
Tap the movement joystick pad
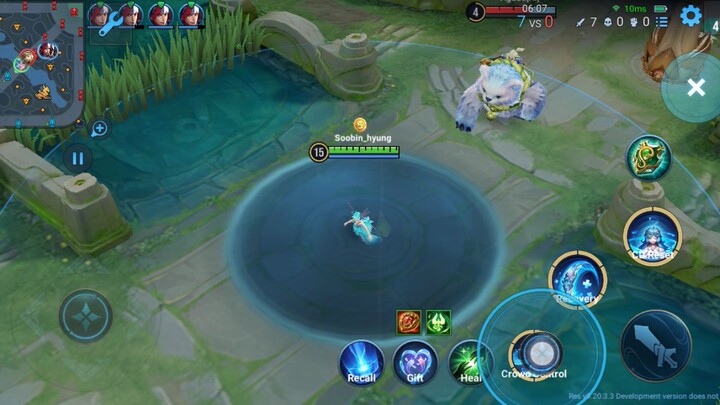pyautogui.click(x=86, y=317)
